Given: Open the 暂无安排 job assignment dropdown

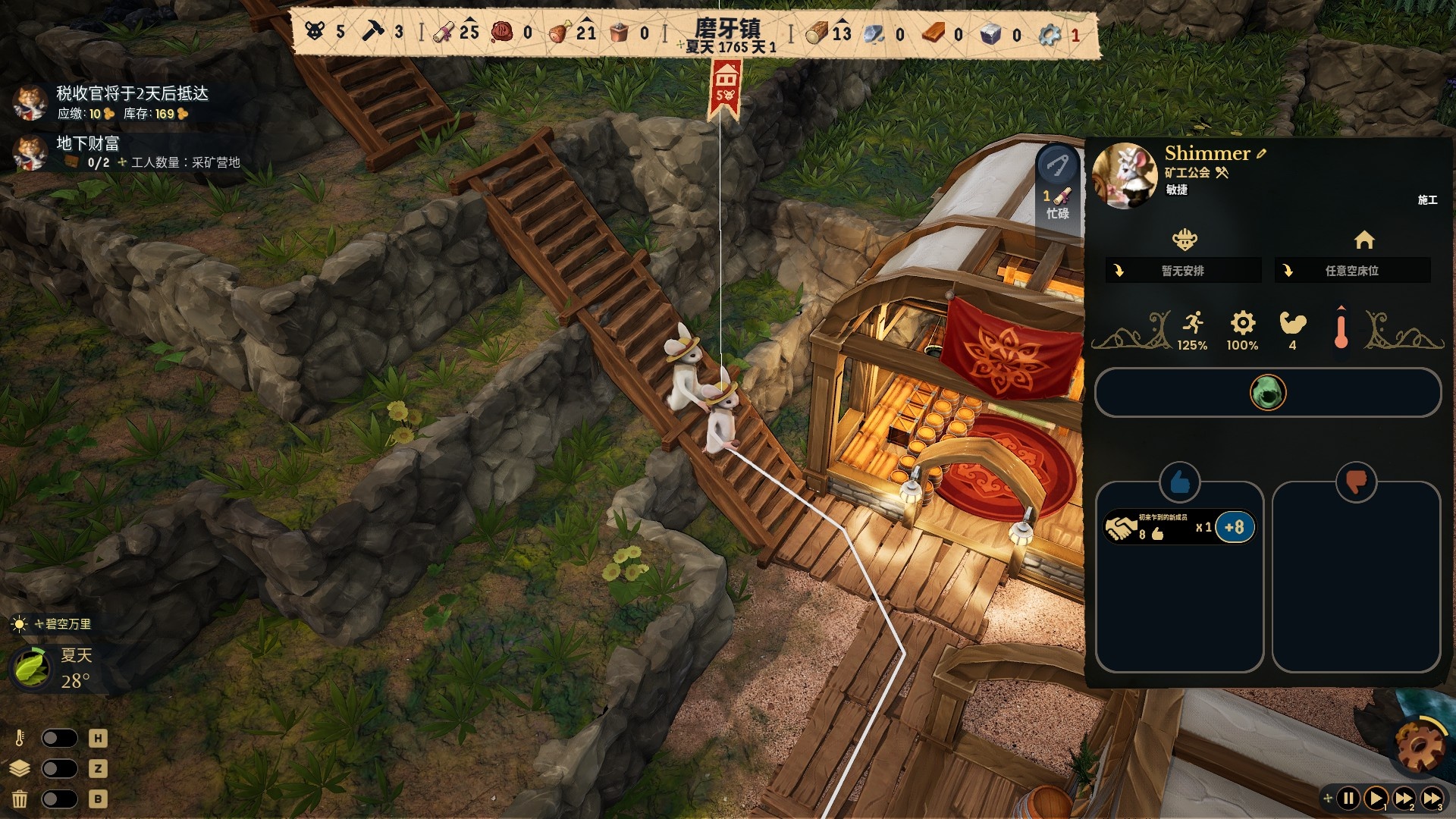Looking at the screenshot, I should [x=1182, y=271].
